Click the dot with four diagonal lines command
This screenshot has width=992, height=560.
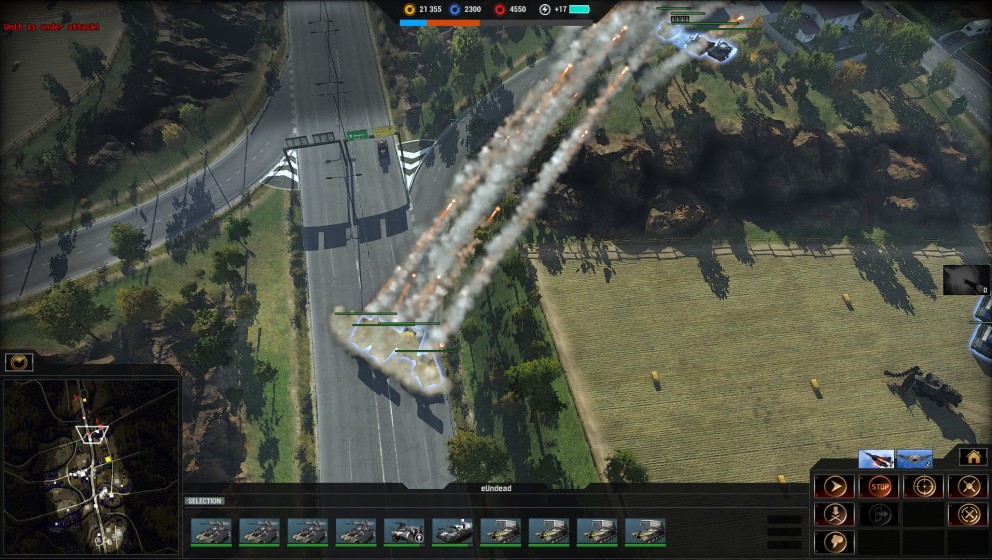point(968,487)
